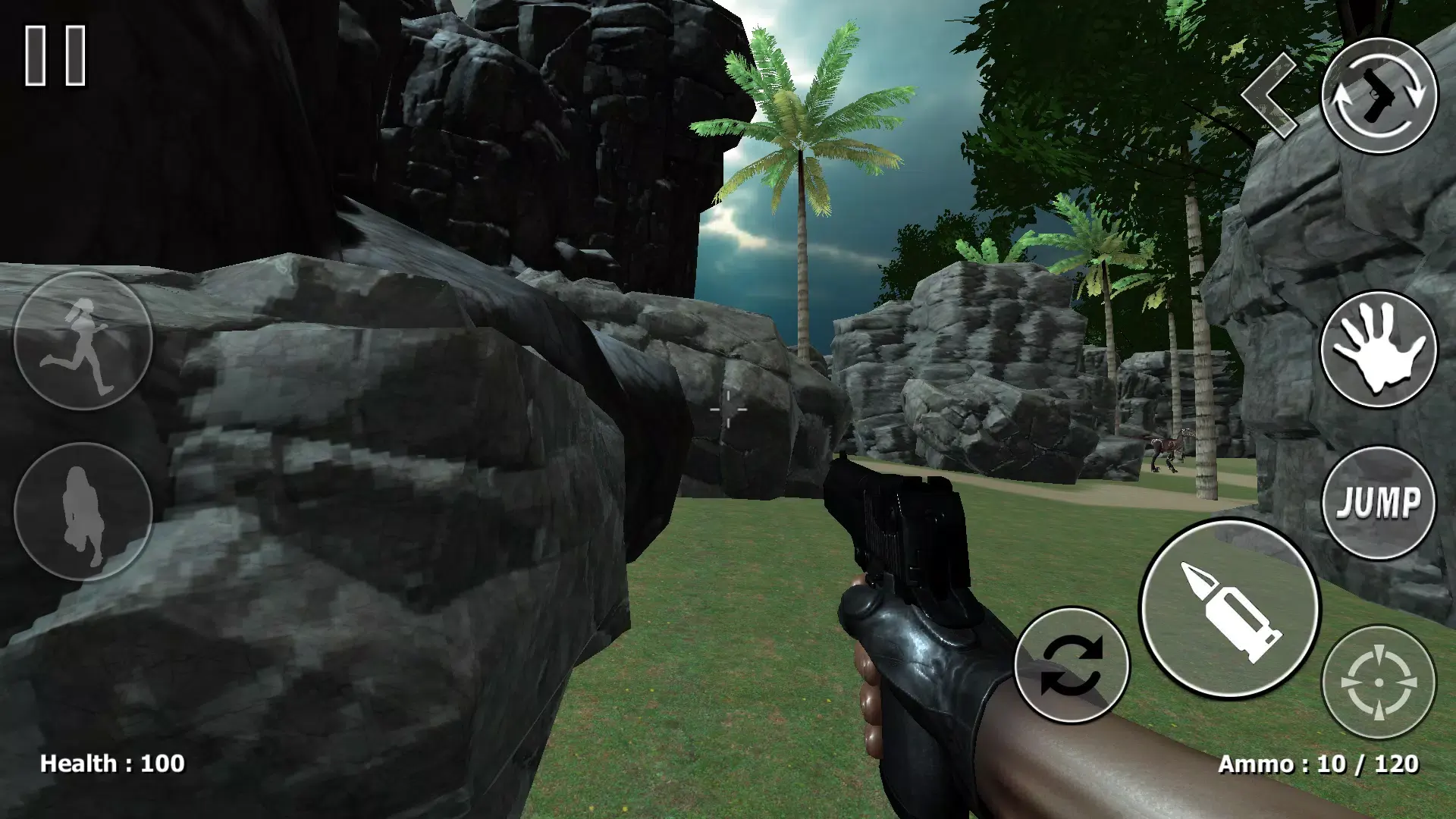
Task: Aim with the crosshair scope button
Action: tap(1379, 682)
